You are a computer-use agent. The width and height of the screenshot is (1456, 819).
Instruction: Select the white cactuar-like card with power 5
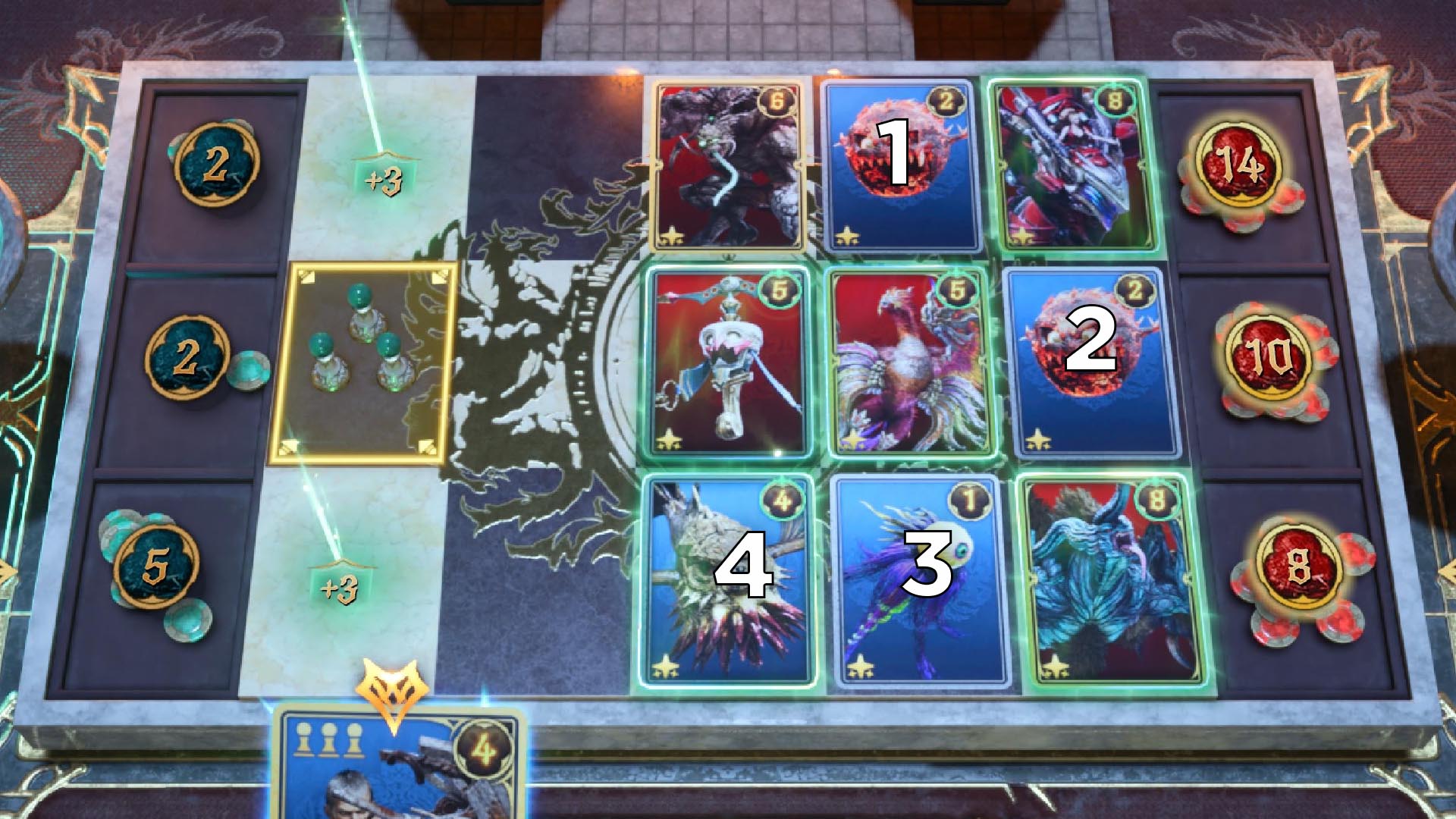pos(728,364)
